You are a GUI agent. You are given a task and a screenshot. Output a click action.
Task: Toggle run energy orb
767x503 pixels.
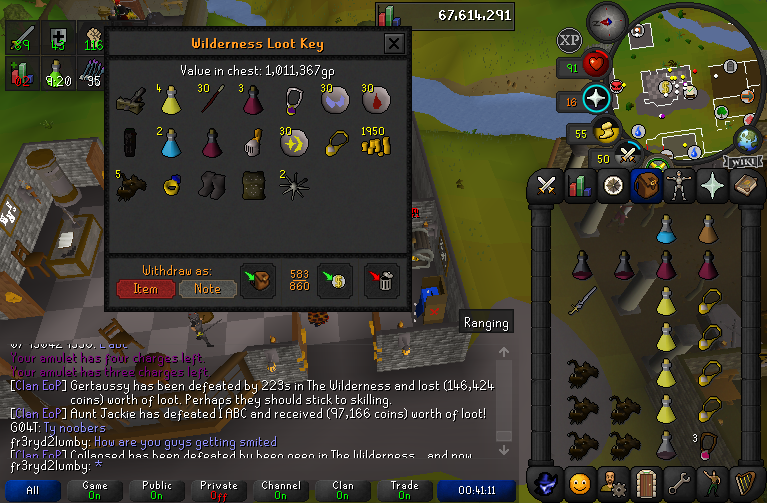(x=608, y=131)
